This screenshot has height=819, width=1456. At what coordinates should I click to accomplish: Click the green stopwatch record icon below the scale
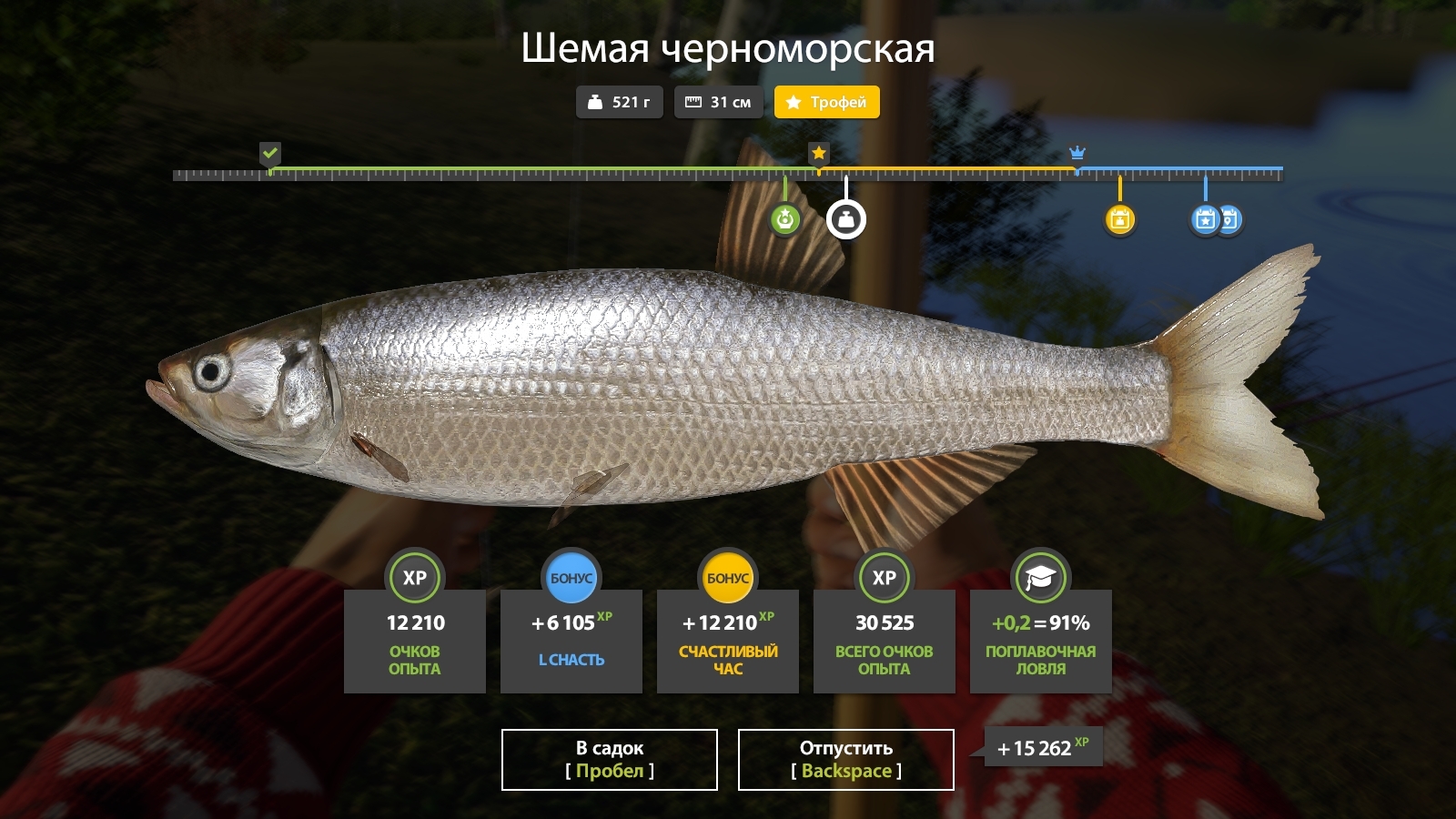[784, 218]
